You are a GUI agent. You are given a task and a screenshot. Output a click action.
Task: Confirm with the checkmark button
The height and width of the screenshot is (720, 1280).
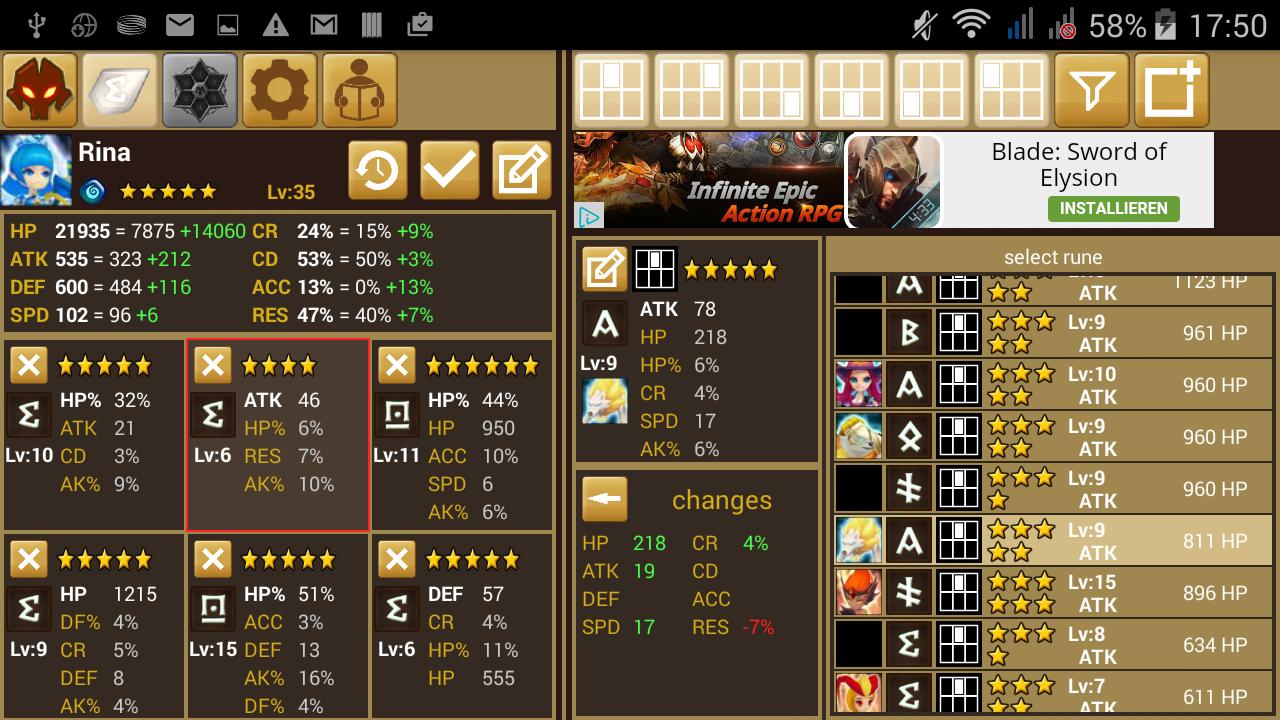pos(449,171)
